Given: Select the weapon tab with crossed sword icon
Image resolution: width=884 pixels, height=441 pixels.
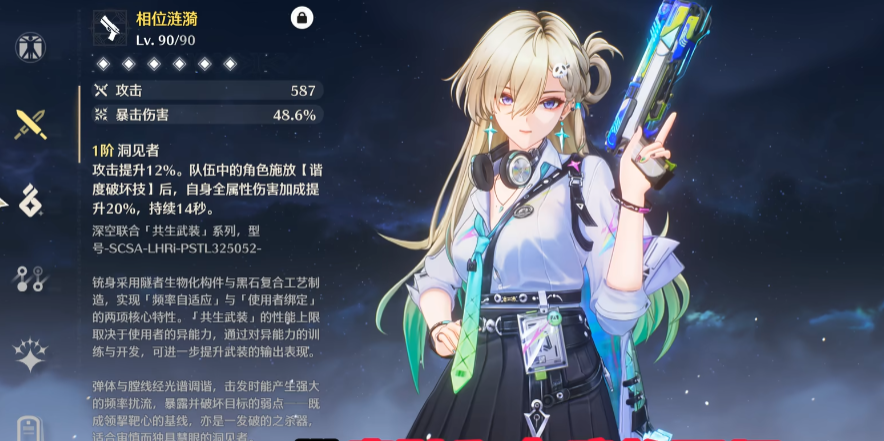Looking at the screenshot, I should pos(31,123).
